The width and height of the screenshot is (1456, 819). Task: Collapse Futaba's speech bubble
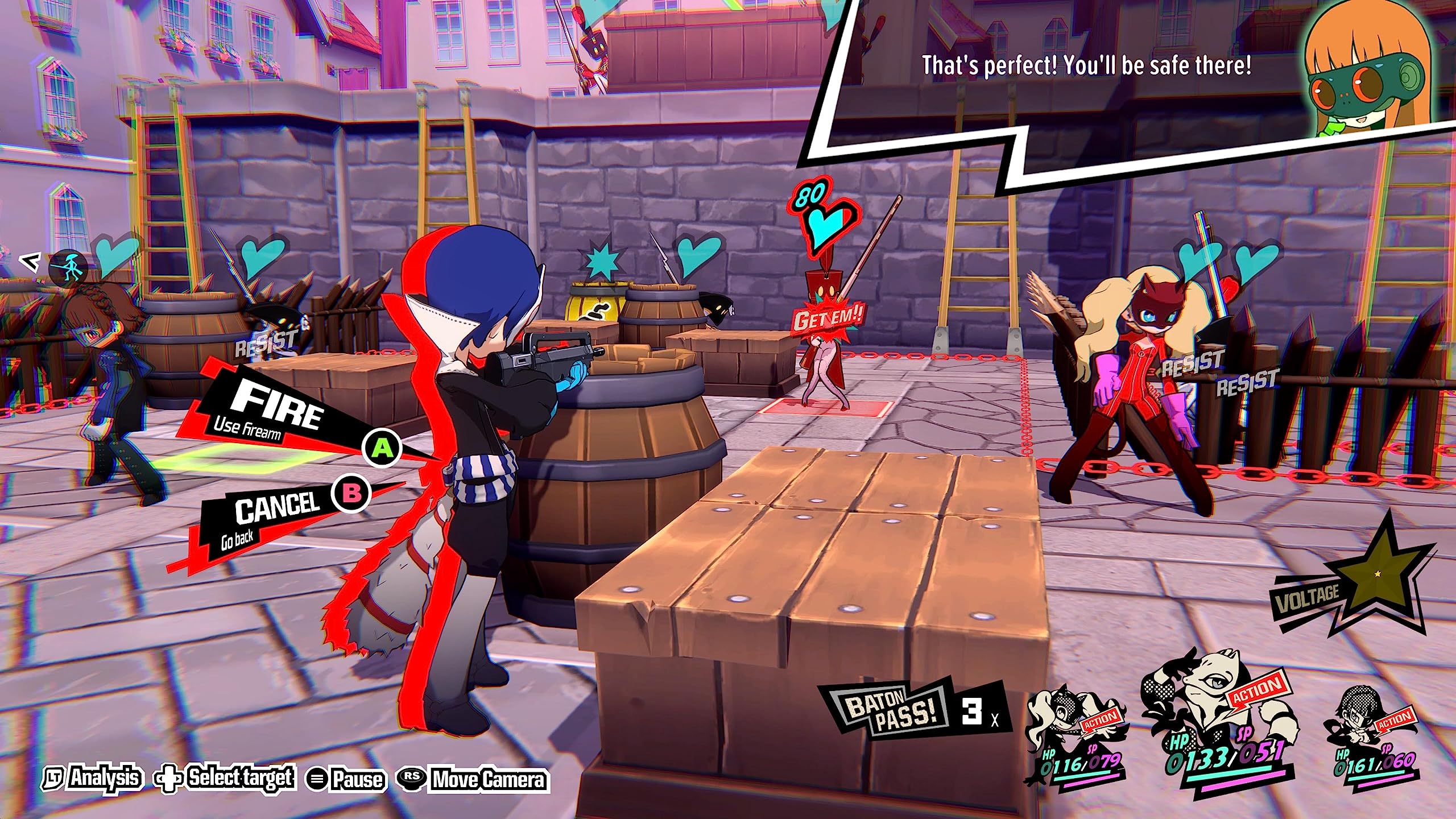click(1081, 65)
